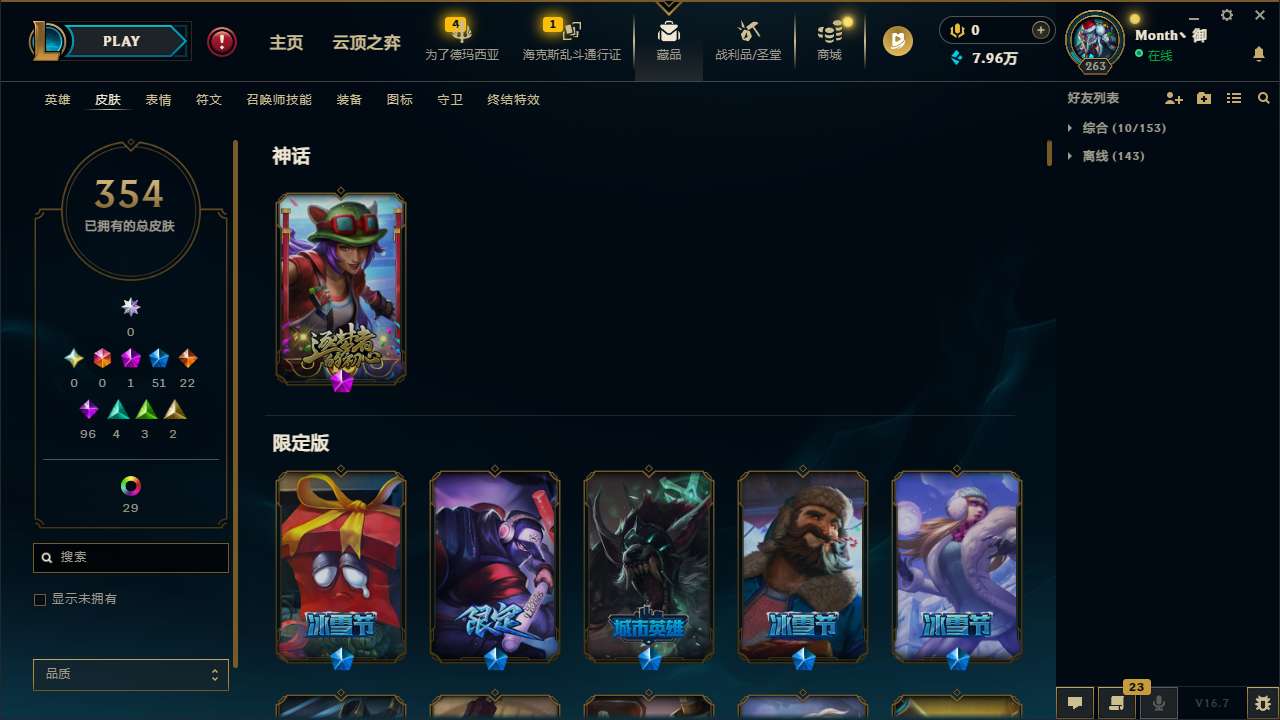Click the notification bell icon
This screenshot has height=720, width=1280.
(x=1258, y=55)
